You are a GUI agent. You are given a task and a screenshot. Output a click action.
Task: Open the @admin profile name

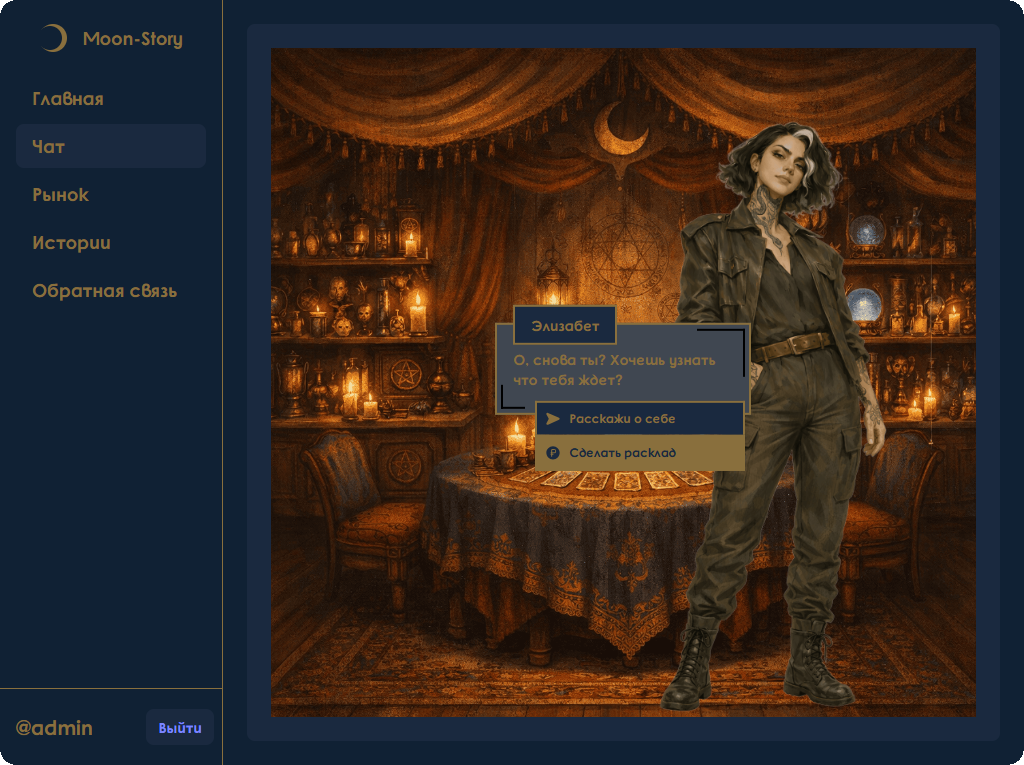[54, 728]
